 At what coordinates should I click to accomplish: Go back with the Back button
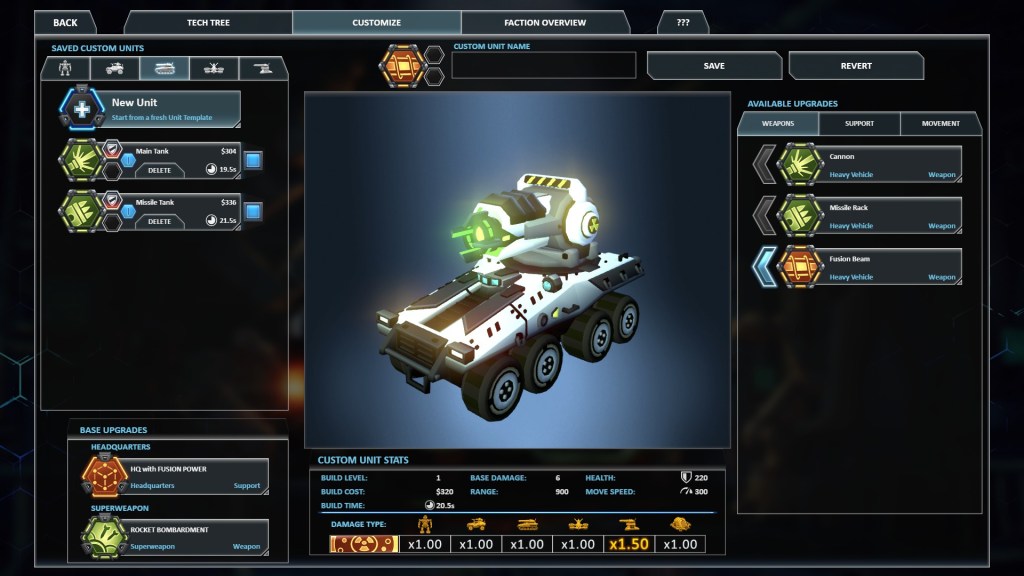[x=65, y=22]
